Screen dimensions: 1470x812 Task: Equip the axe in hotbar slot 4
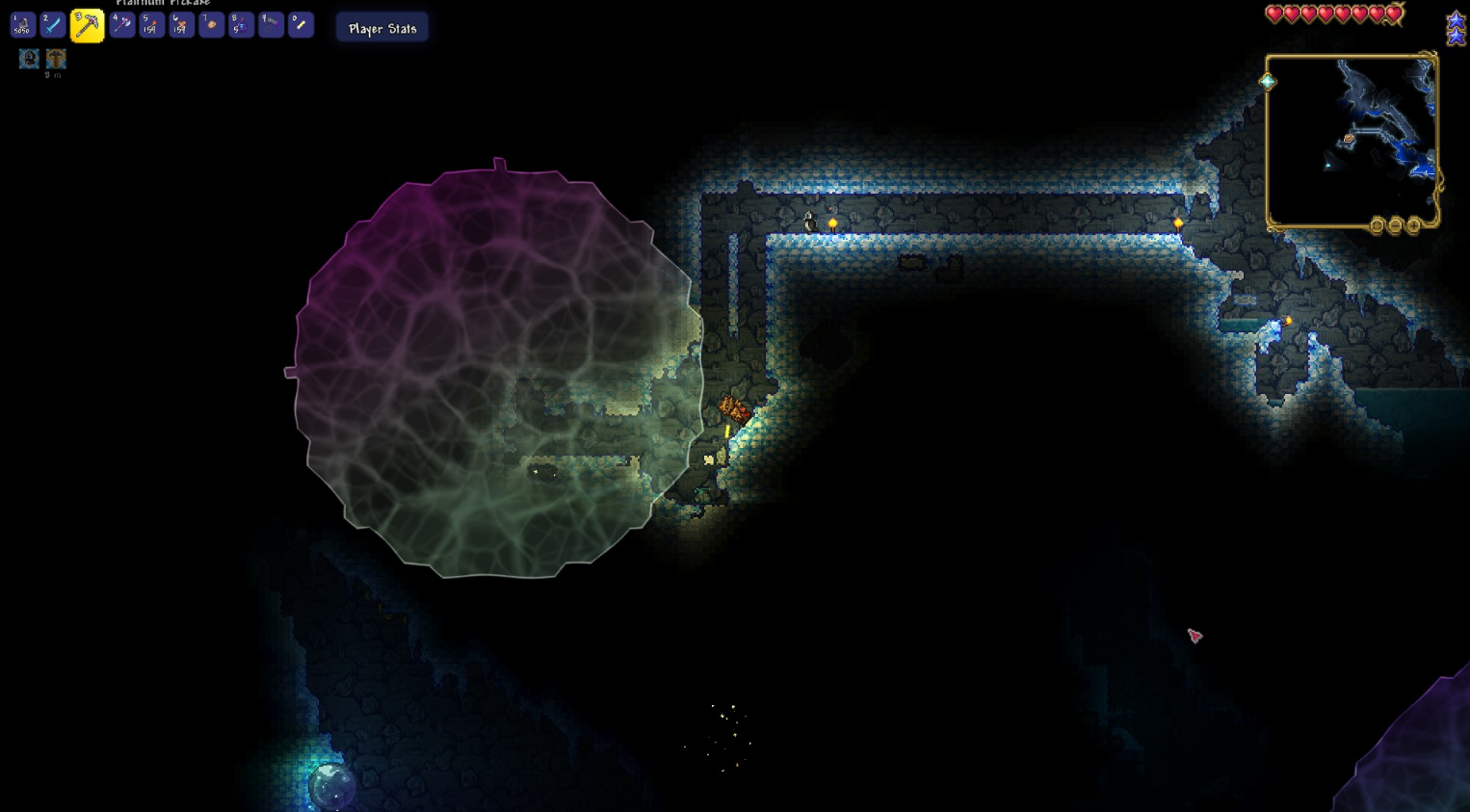tap(121, 25)
